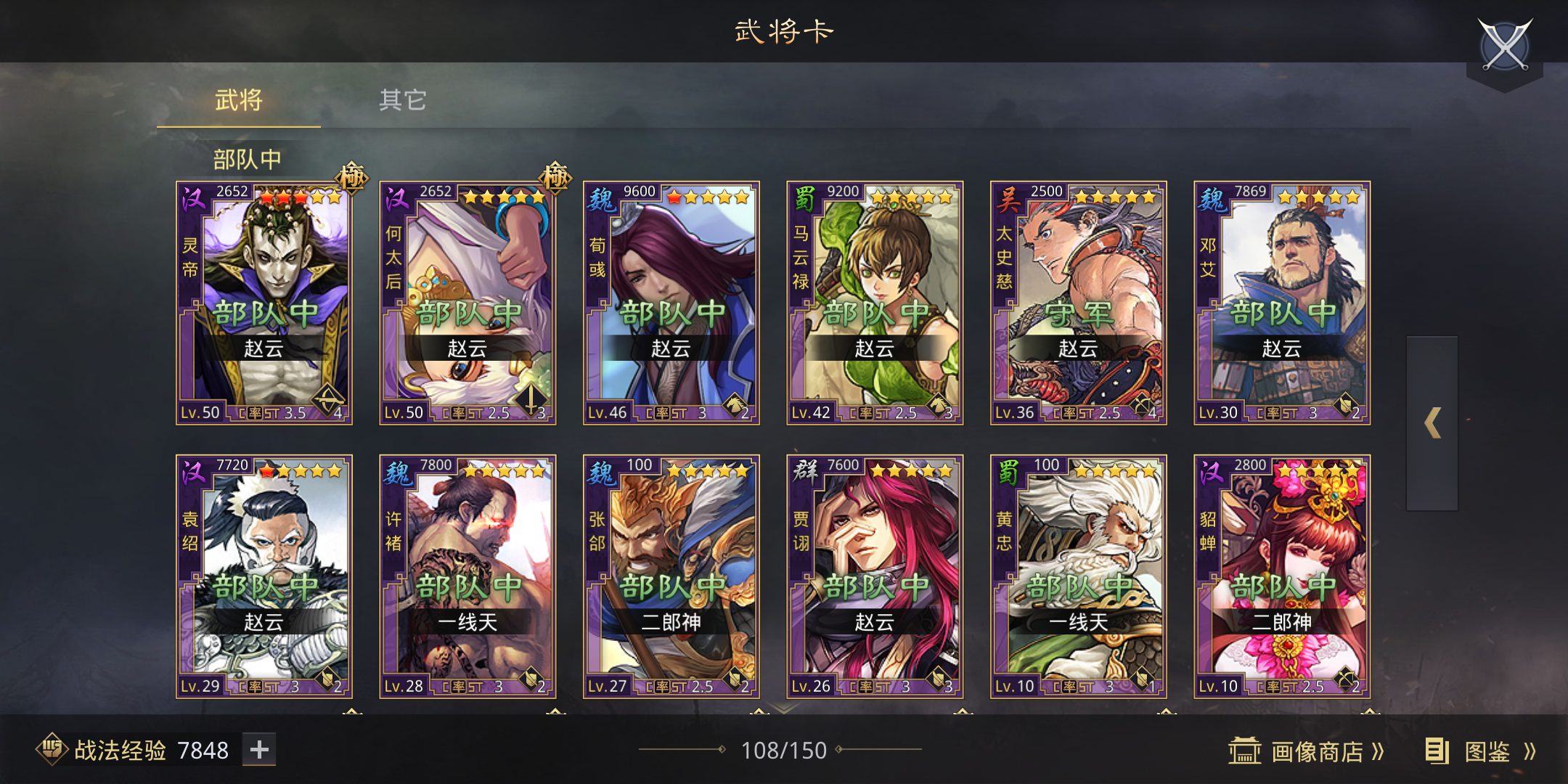Switch to the 武将 tab
The image size is (1568, 784).
tap(239, 101)
